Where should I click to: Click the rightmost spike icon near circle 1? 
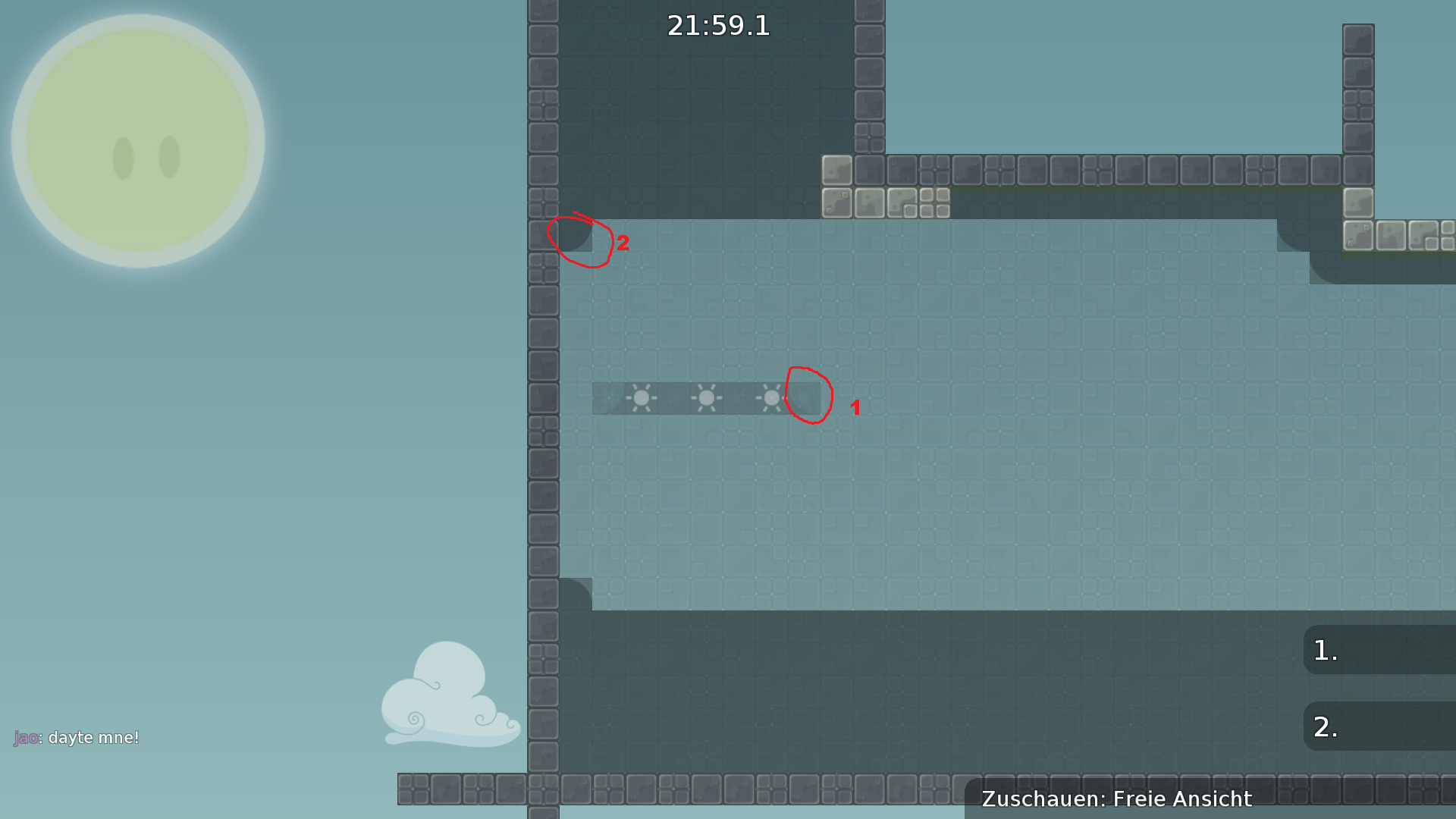click(x=772, y=398)
